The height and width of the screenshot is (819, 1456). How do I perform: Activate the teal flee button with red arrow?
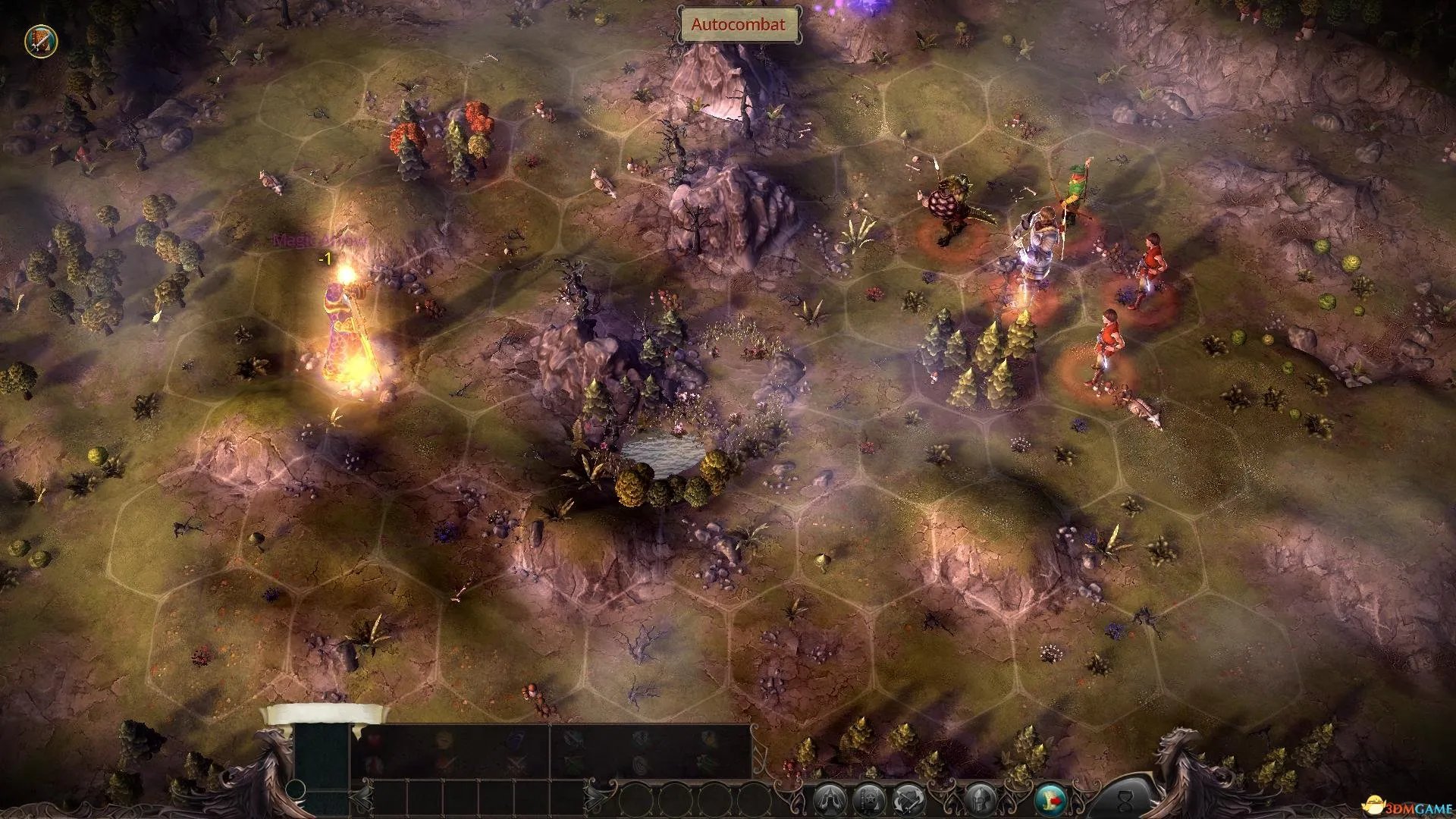click(1050, 799)
